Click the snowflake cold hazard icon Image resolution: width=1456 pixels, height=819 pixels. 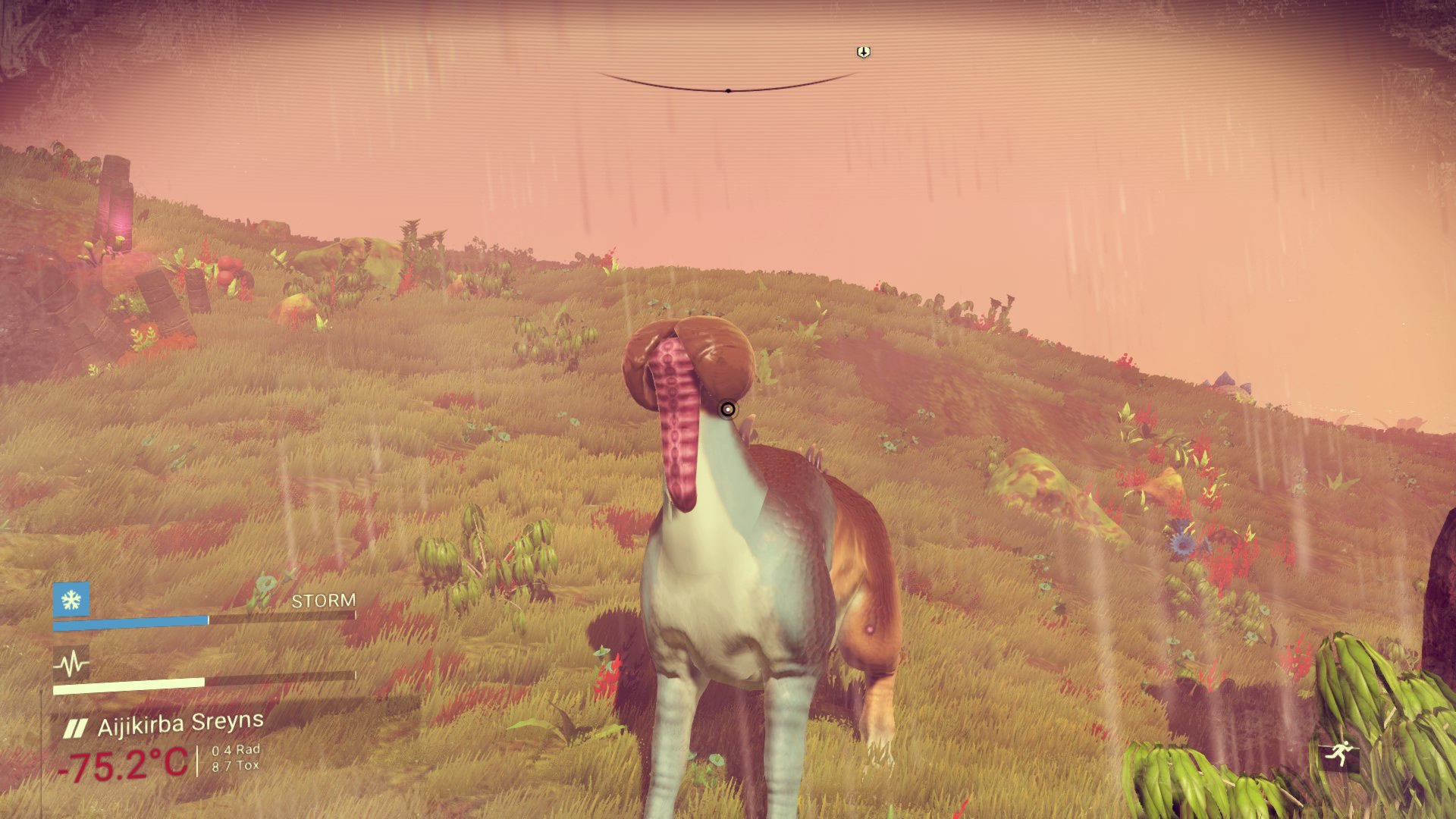point(71,600)
